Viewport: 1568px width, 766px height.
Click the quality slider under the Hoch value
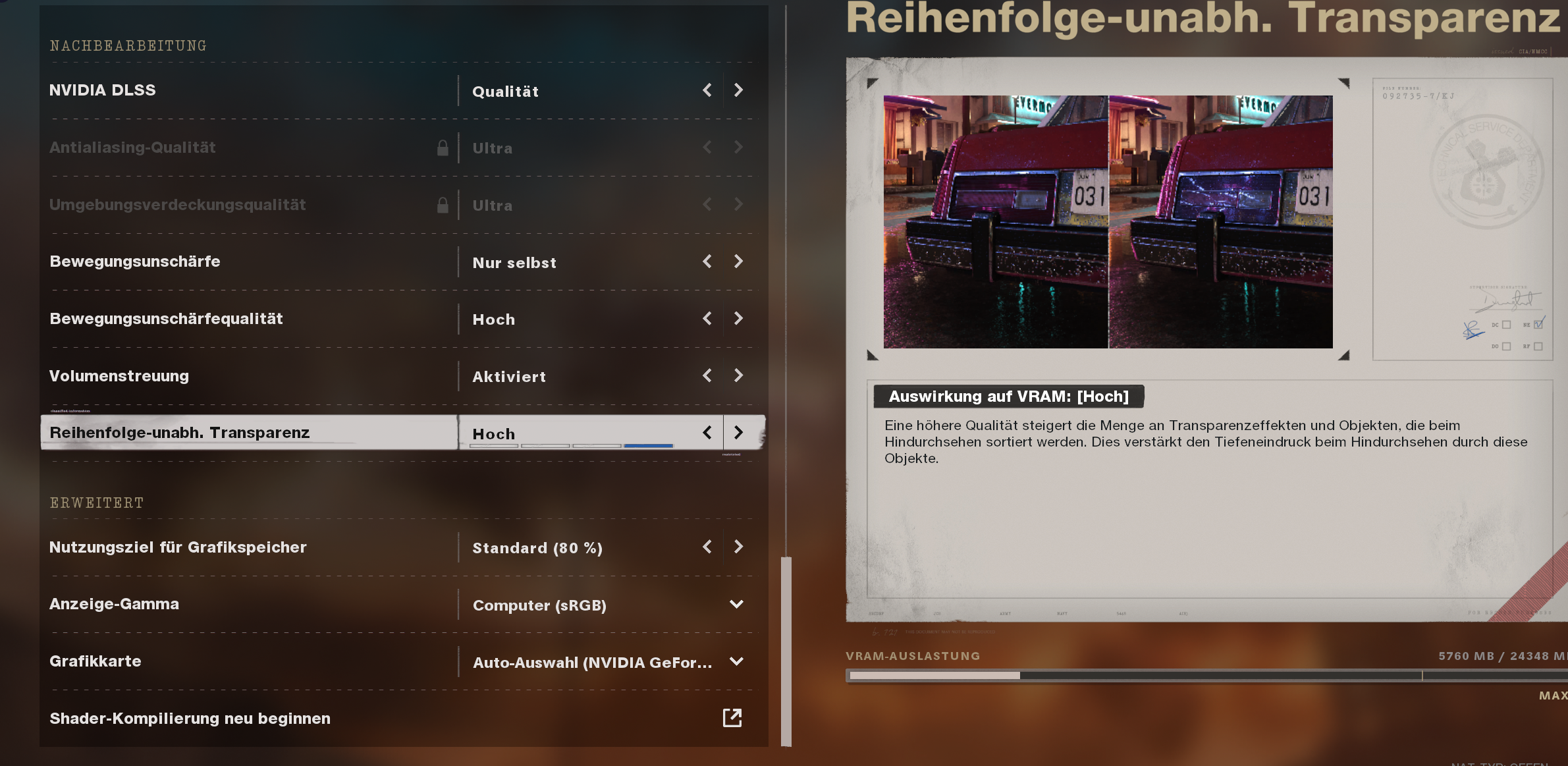(570, 446)
